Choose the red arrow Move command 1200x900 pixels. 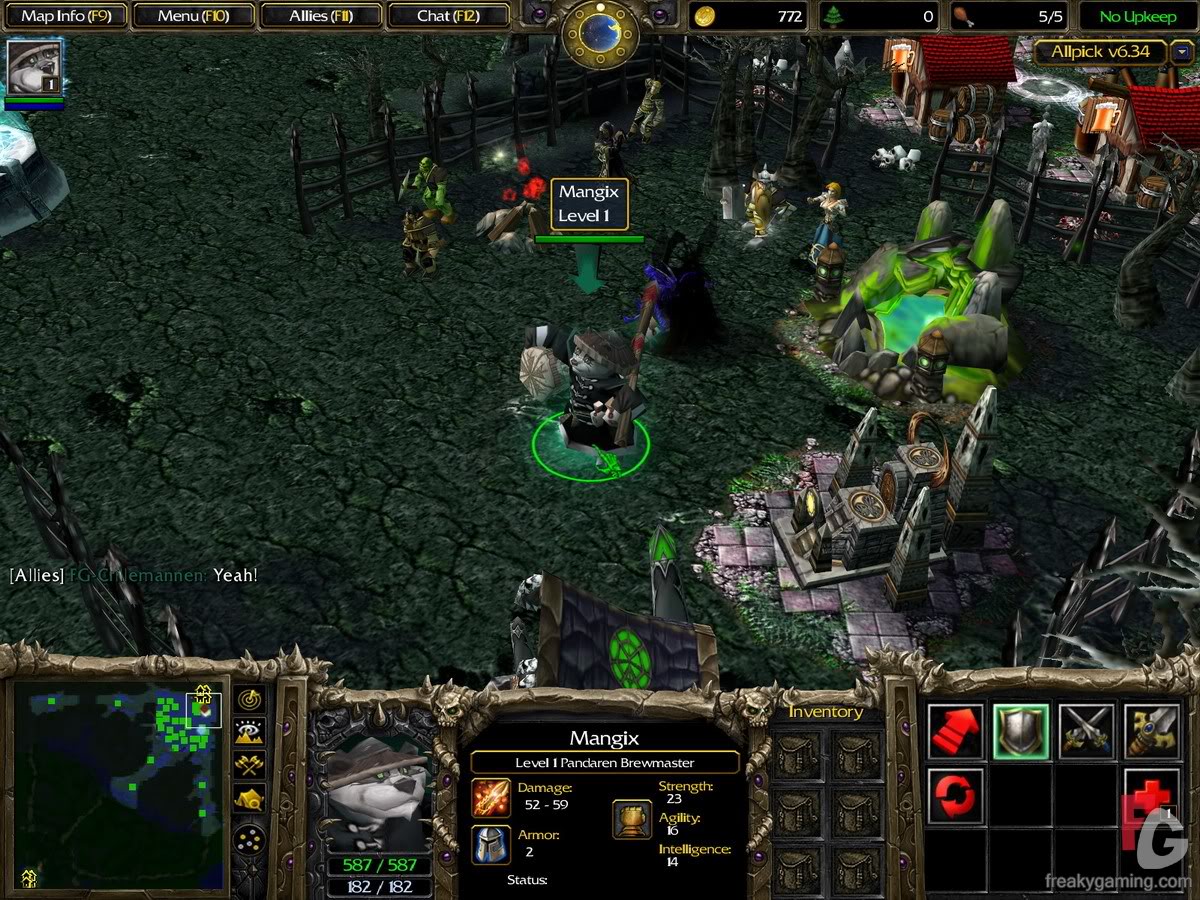956,732
